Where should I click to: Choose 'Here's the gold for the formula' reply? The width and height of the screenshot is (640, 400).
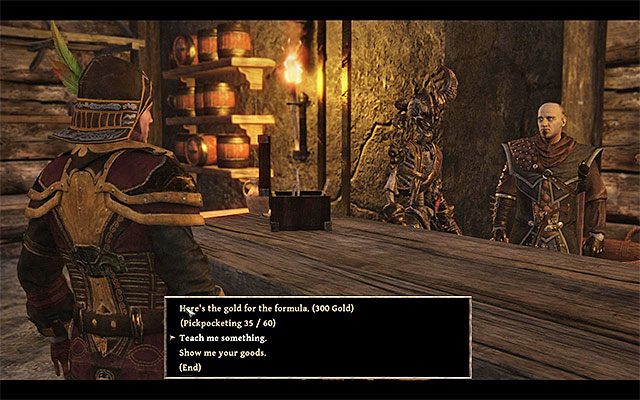pos(267,308)
